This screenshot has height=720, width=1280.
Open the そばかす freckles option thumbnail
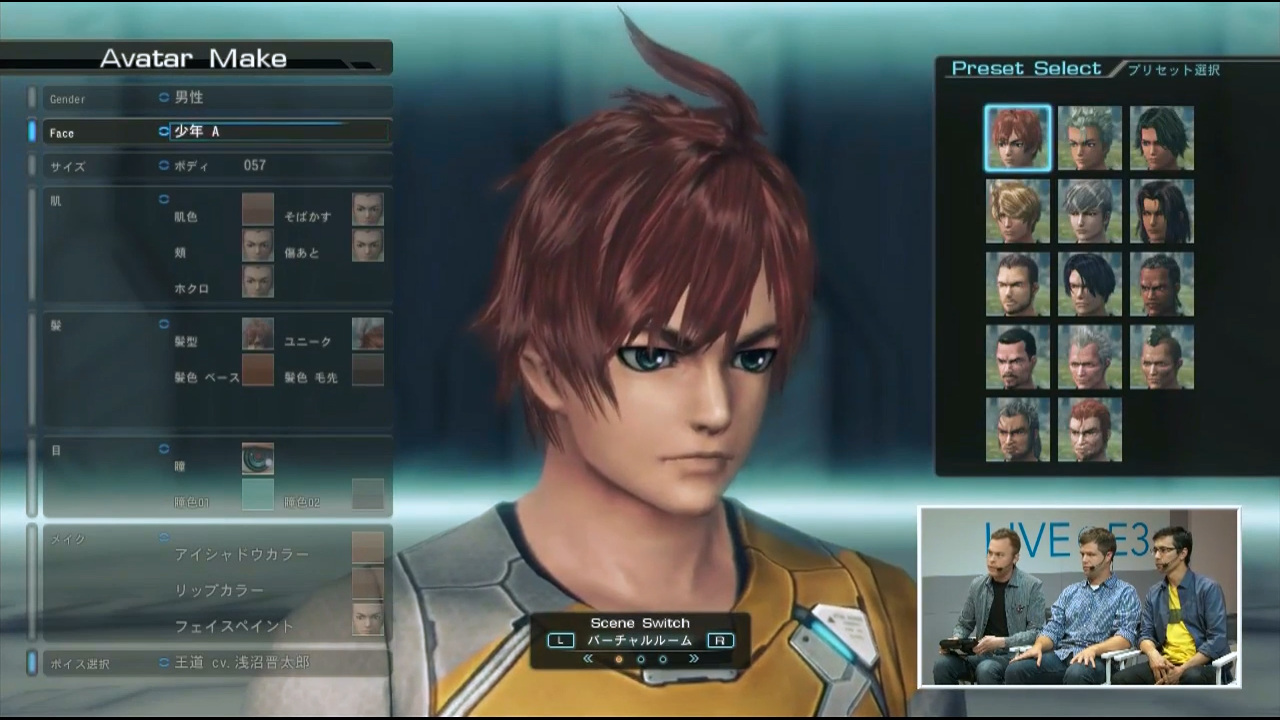(x=368, y=209)
